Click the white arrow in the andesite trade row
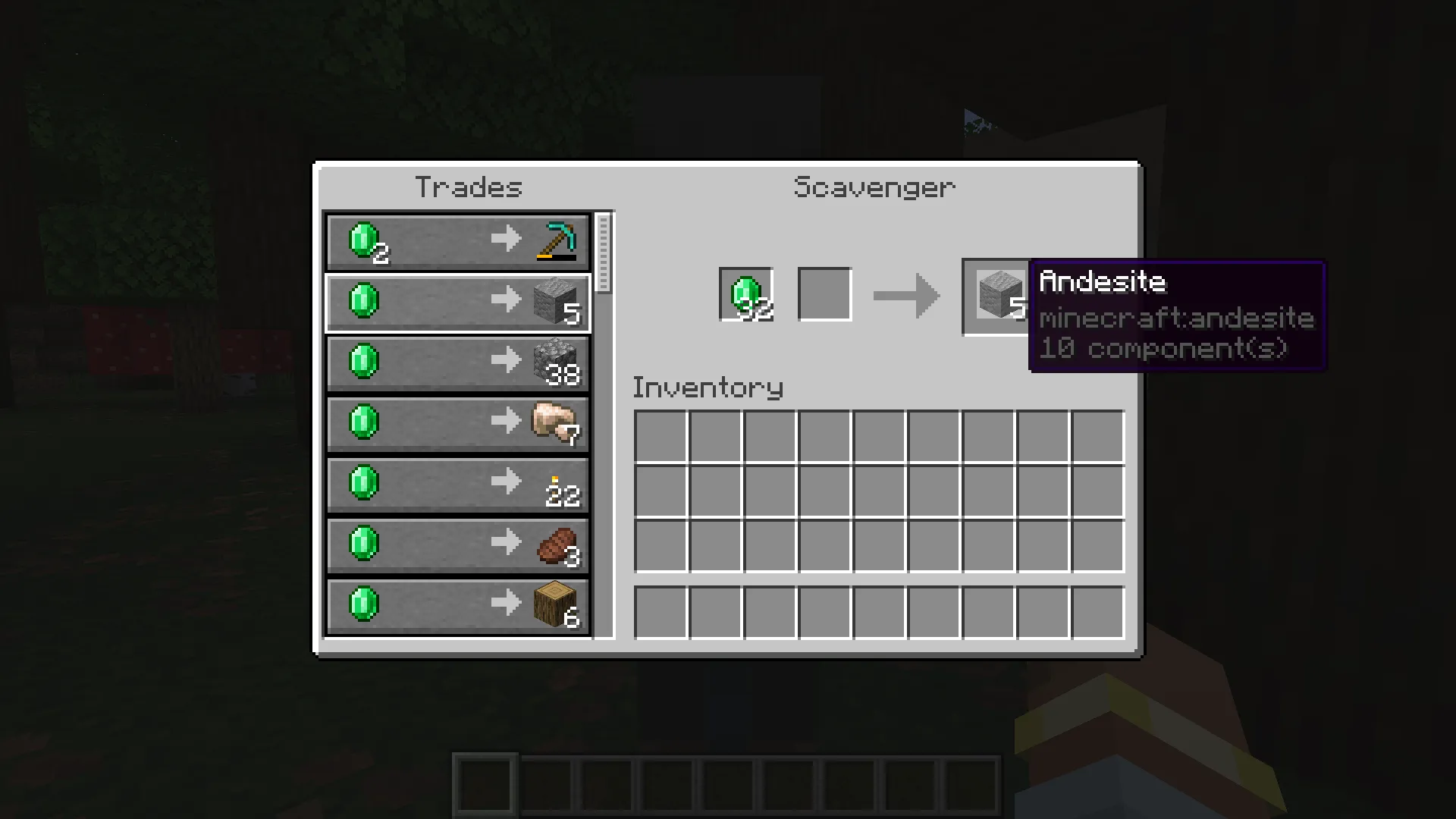 [x=507, y=300]
